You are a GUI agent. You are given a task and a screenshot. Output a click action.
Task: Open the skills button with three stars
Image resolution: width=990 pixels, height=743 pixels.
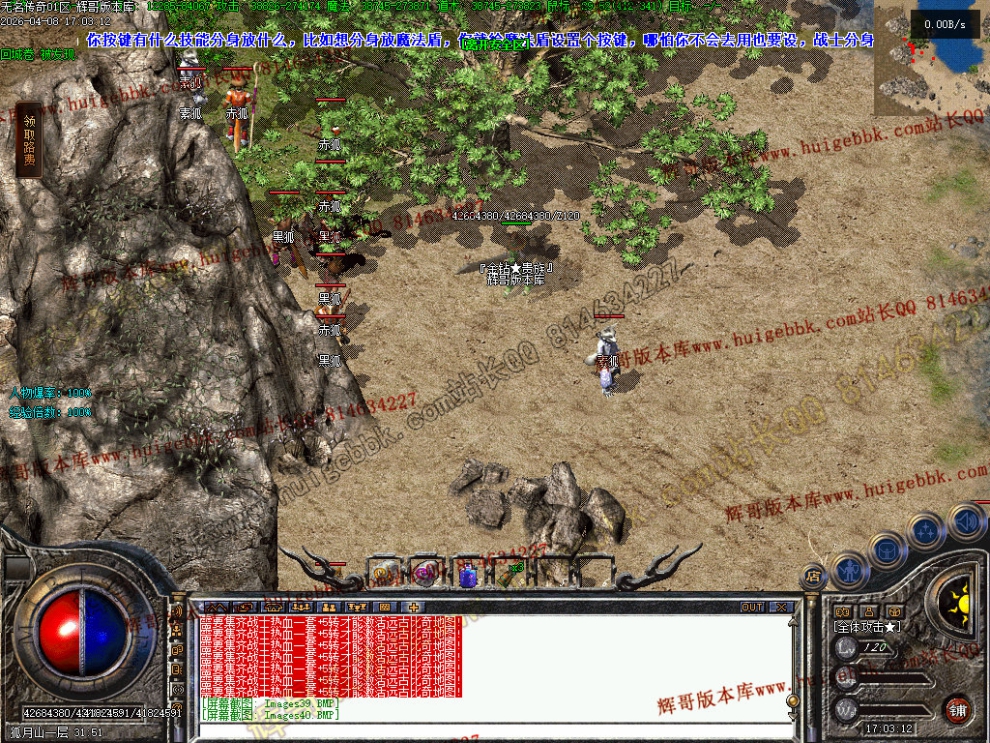point(926,530)
